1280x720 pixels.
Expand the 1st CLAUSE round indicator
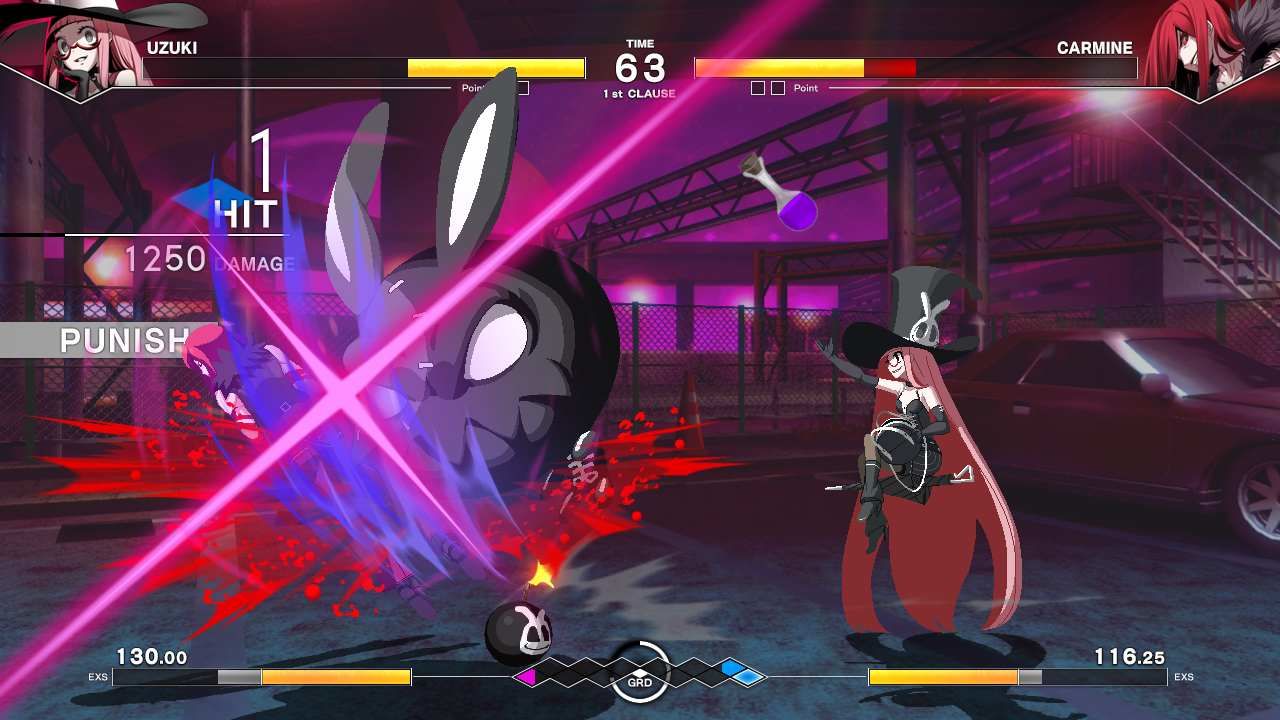638,91
